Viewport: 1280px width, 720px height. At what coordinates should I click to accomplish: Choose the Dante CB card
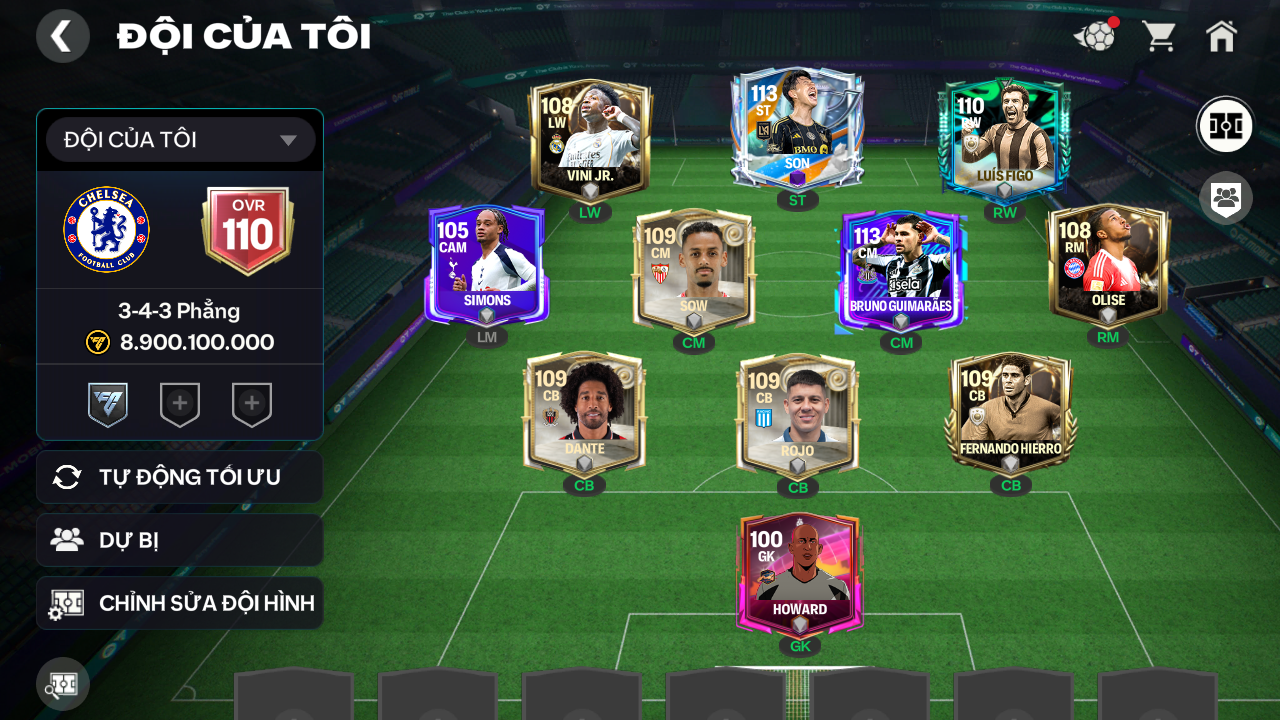[584, 412]
